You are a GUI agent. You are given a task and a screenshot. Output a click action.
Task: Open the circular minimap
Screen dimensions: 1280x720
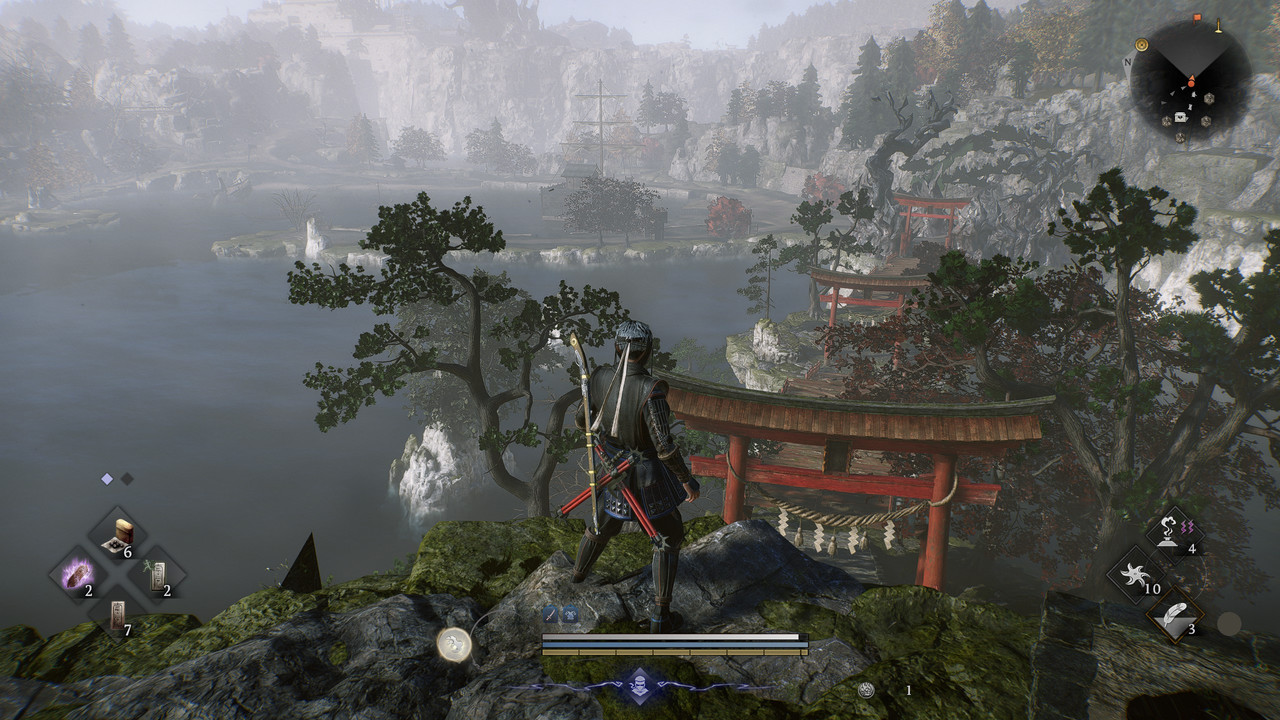pos(1190,80)
